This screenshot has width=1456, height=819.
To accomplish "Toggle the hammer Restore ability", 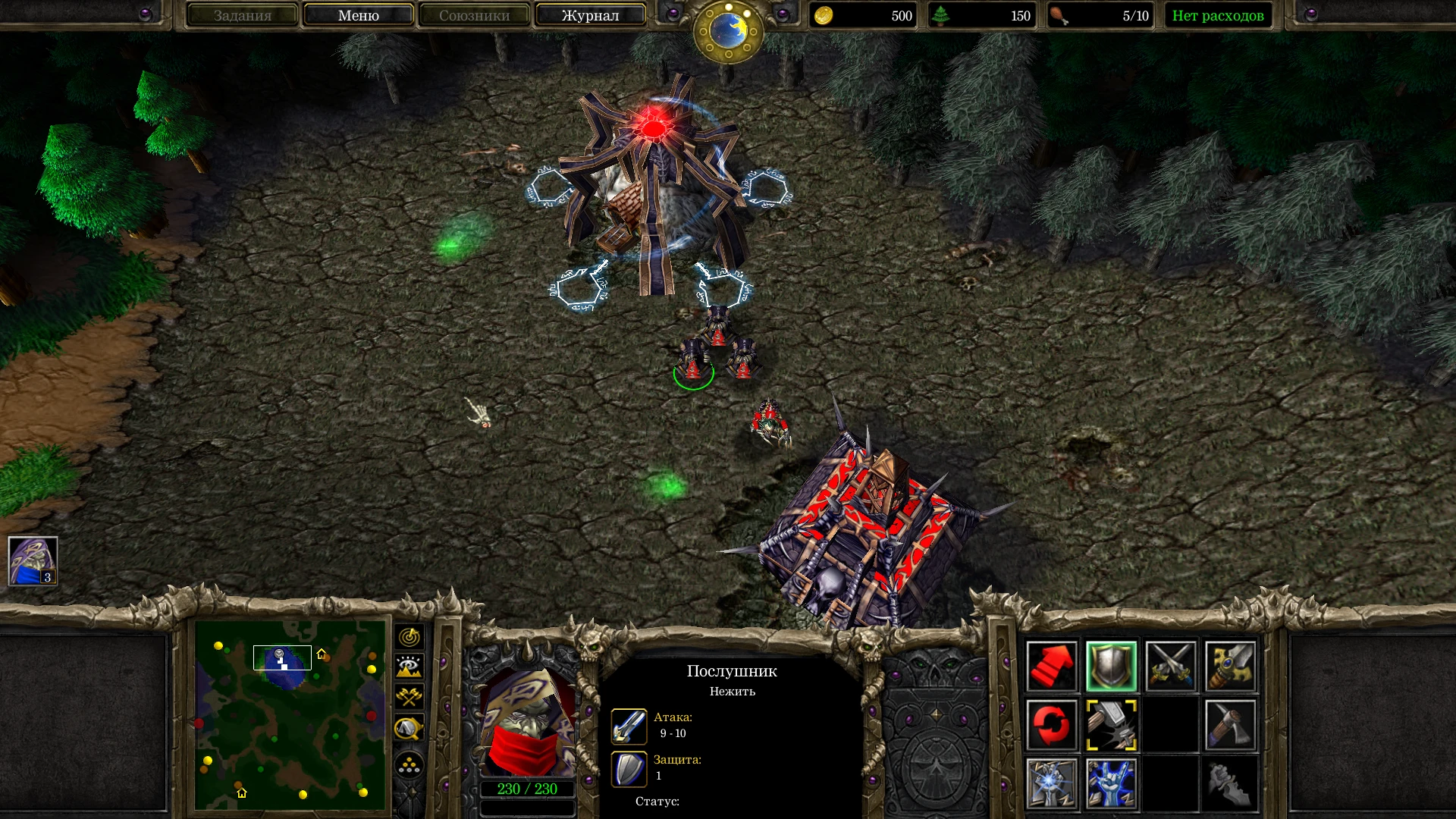I will (1111, 725).
